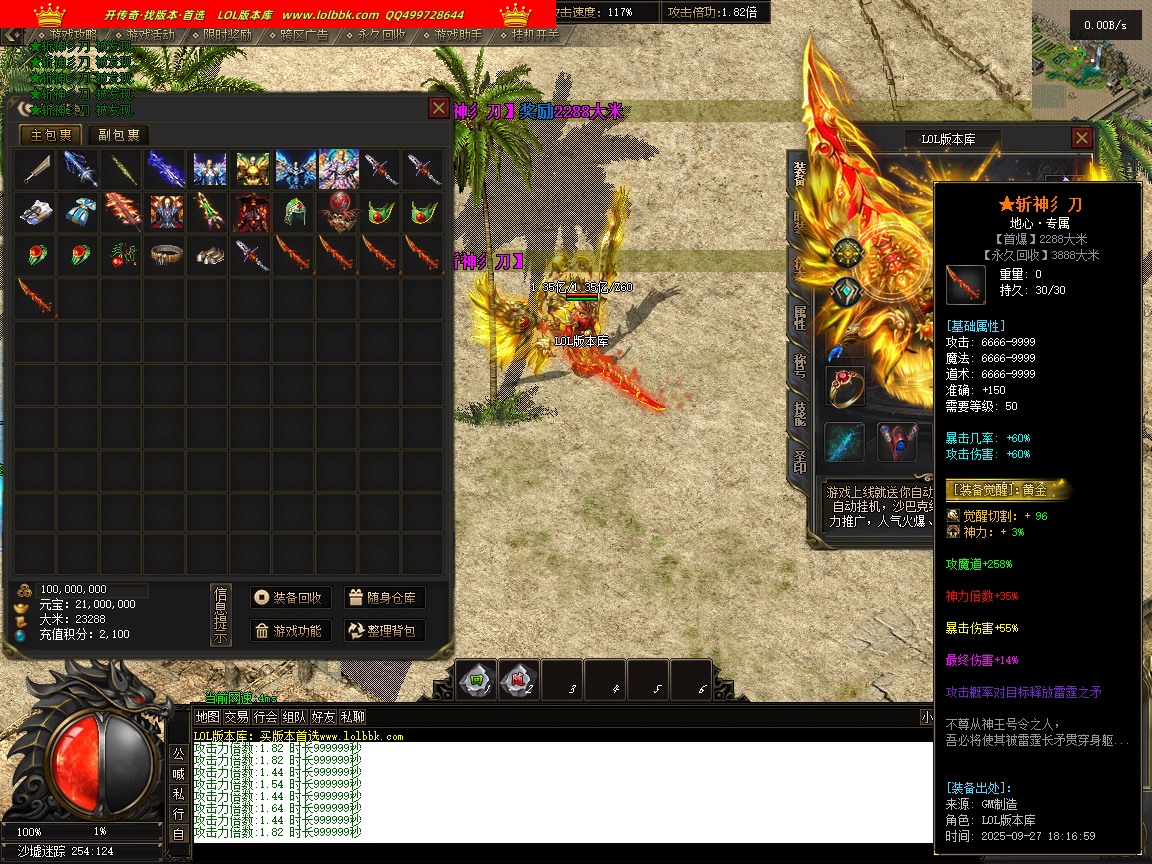This screenshot has height=864, width=1152.
Task: Open the 游戏功能 game functions menu
Action: (x=290, y=631)
